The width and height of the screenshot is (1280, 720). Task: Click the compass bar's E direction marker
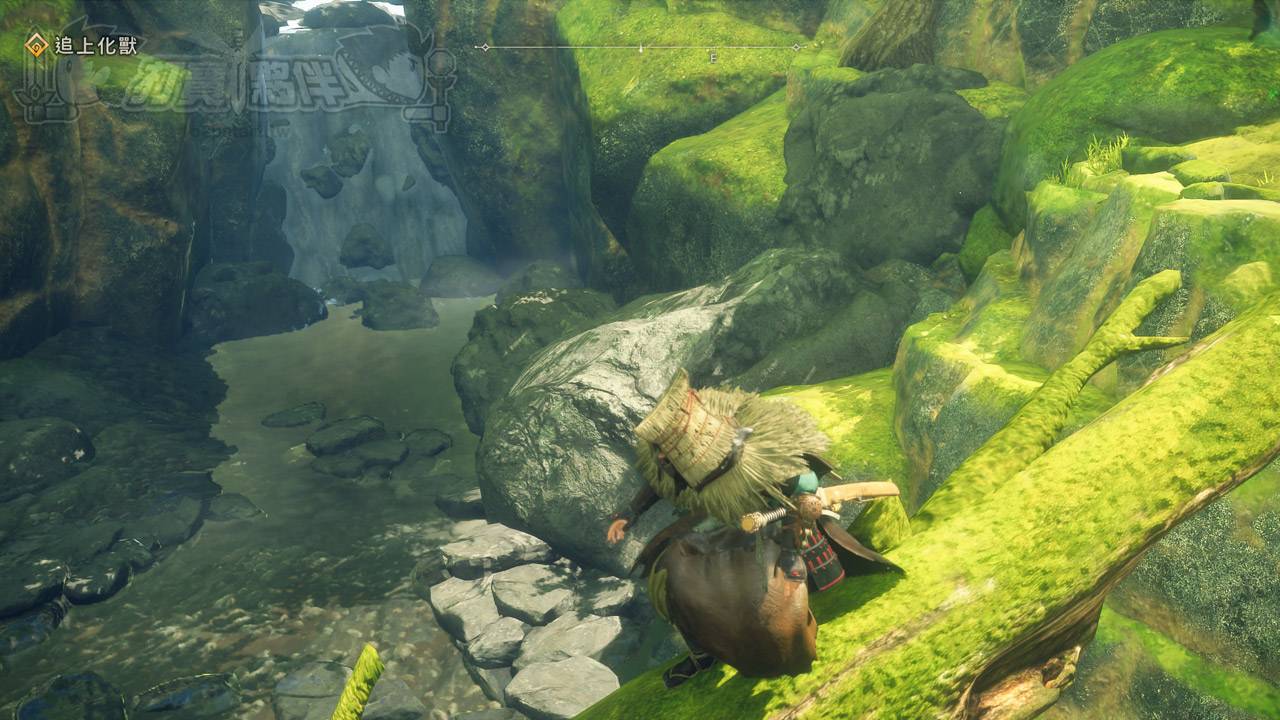pos(713,58)
